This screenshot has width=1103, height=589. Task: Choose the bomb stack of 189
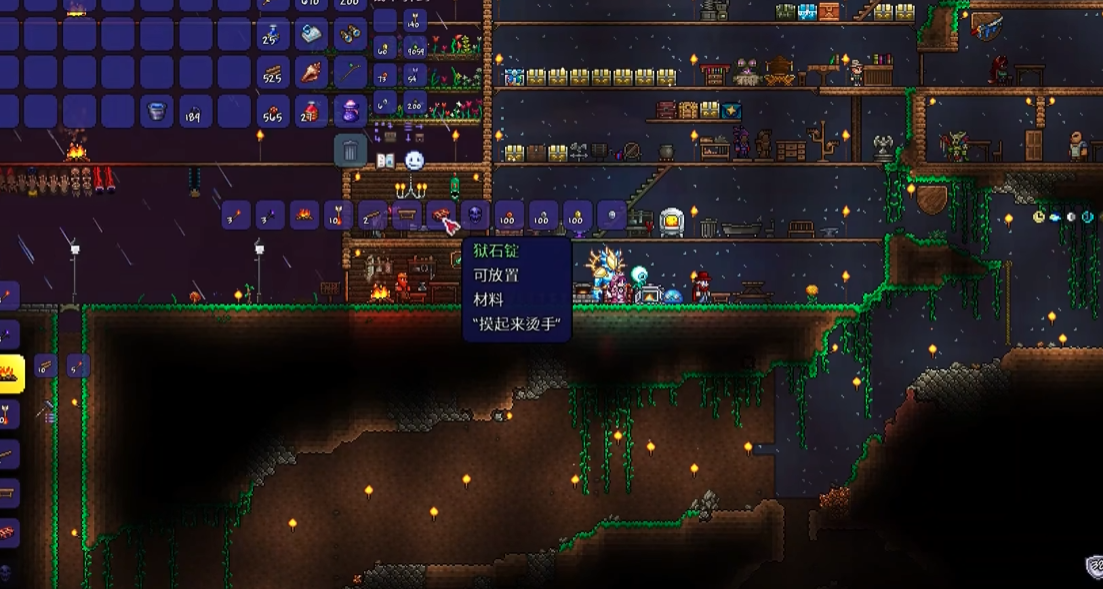(x=195, y=111)
